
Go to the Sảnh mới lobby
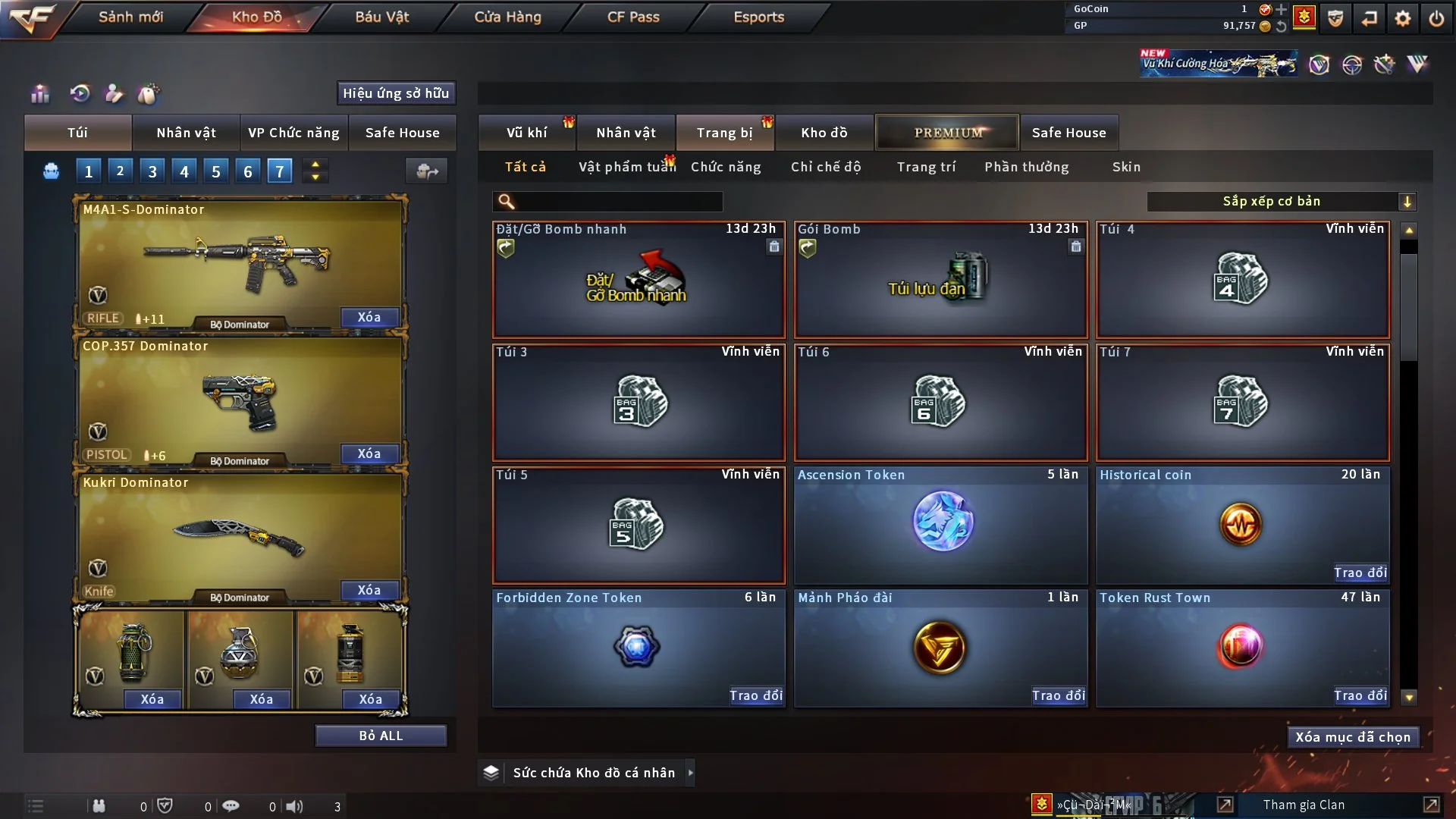(130, 17)
